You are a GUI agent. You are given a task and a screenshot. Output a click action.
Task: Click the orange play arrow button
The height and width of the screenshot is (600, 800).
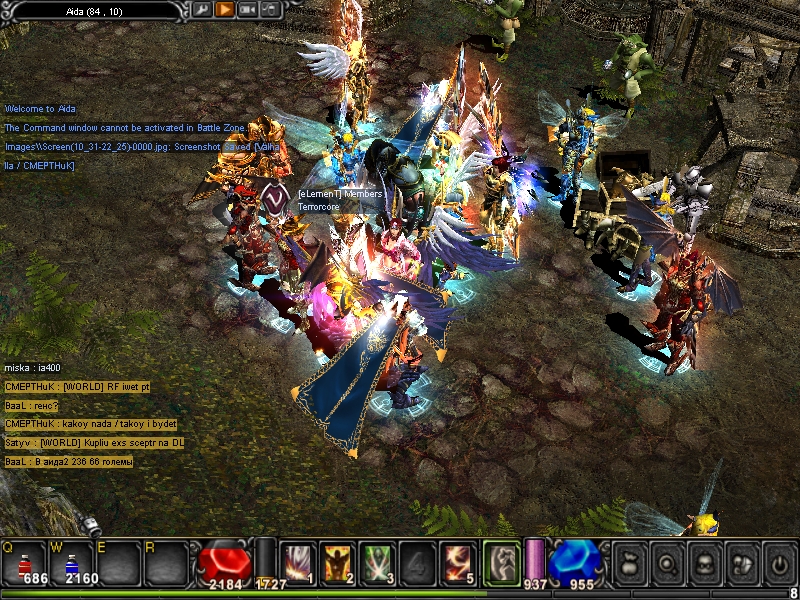(x=224, y=10)
